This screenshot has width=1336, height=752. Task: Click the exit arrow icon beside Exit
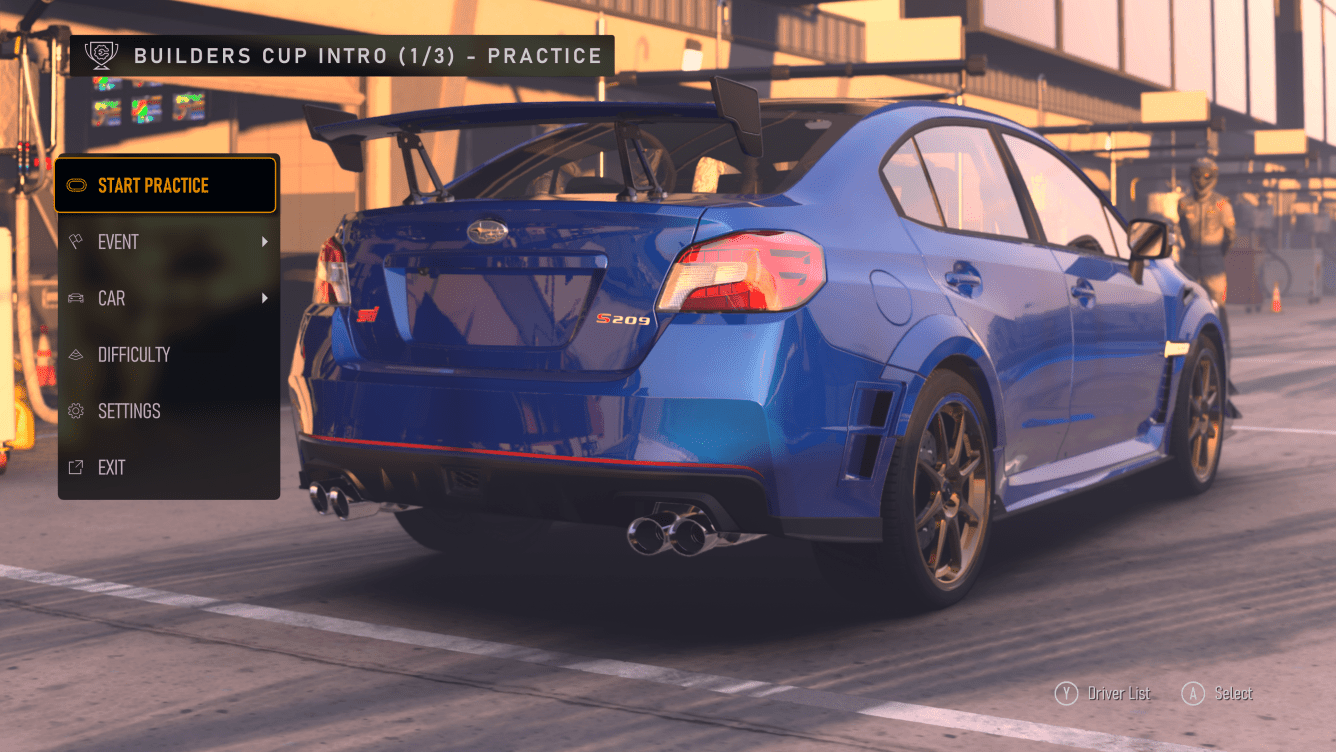(x=78, y=467)
